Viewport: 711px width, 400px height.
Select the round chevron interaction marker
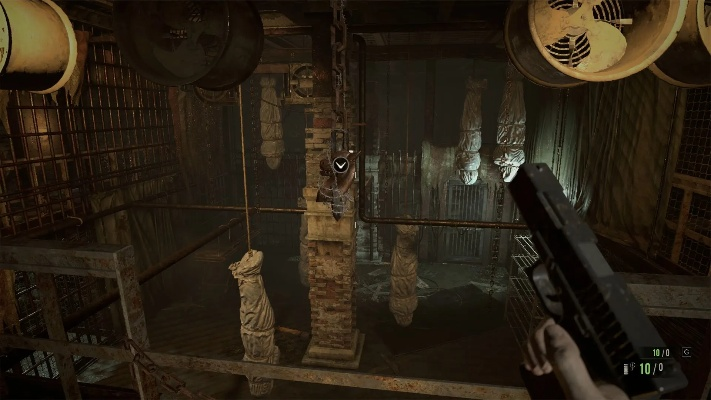341,163
